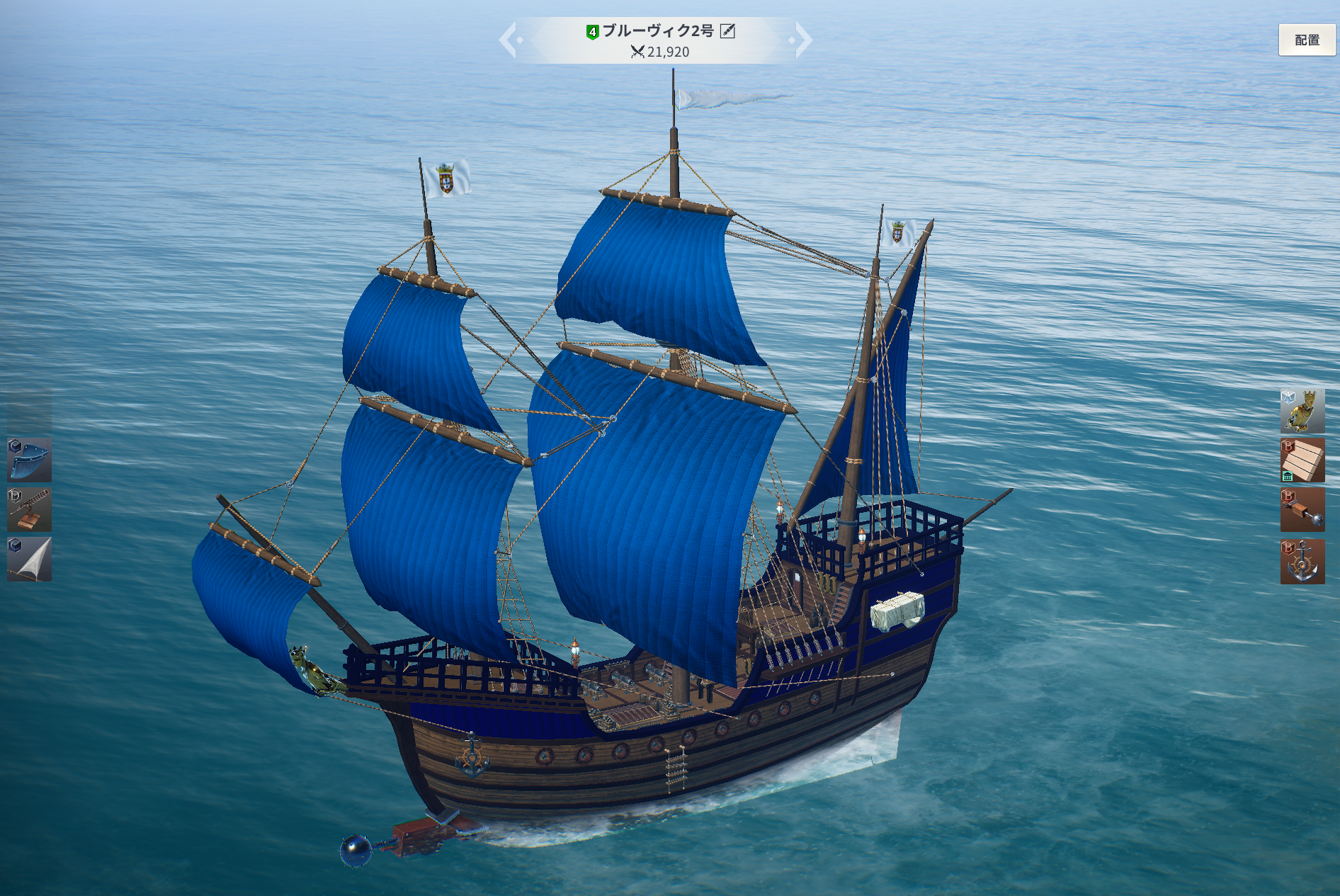Select the golden crowned figurehead slot
The height and width of the screenshot is (896, 1340).
[1302, 411]
